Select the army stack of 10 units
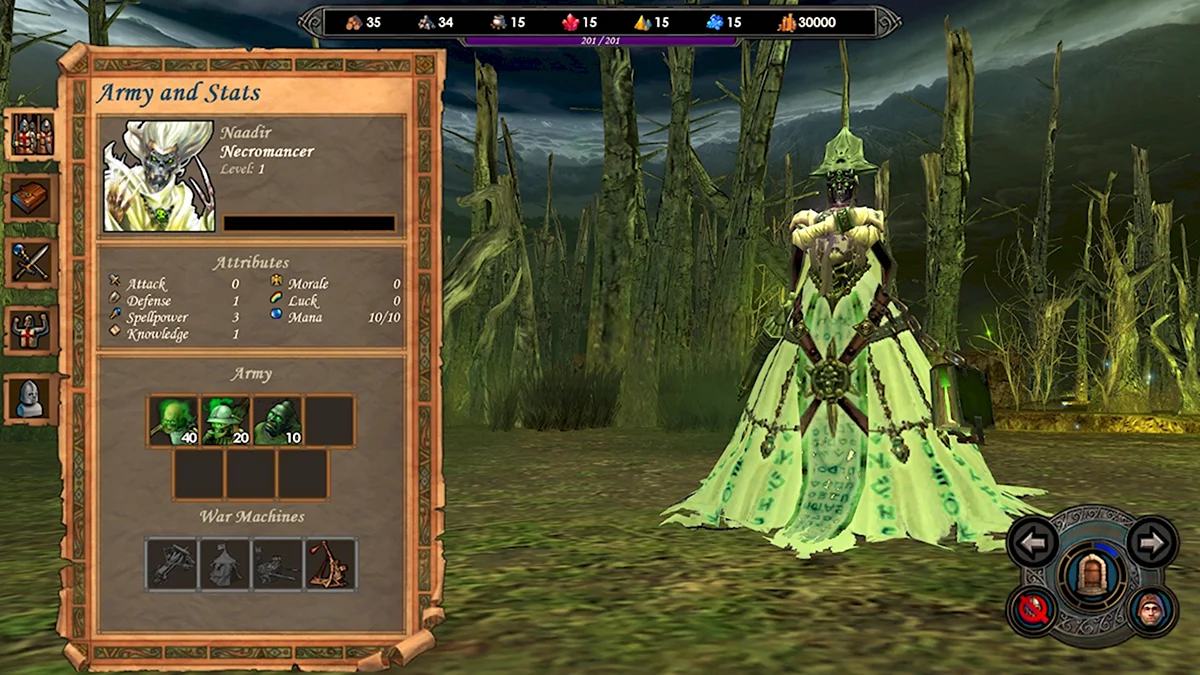 coord(278,420)
